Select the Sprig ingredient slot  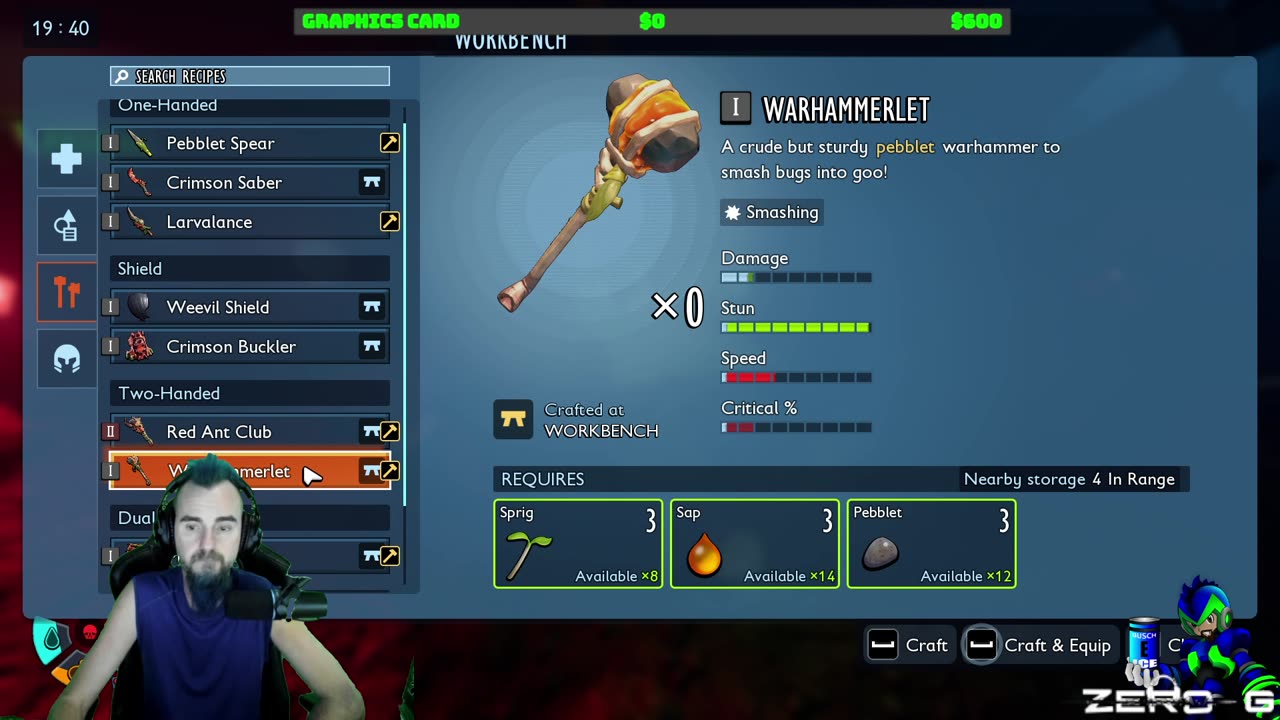click(578, 543)
